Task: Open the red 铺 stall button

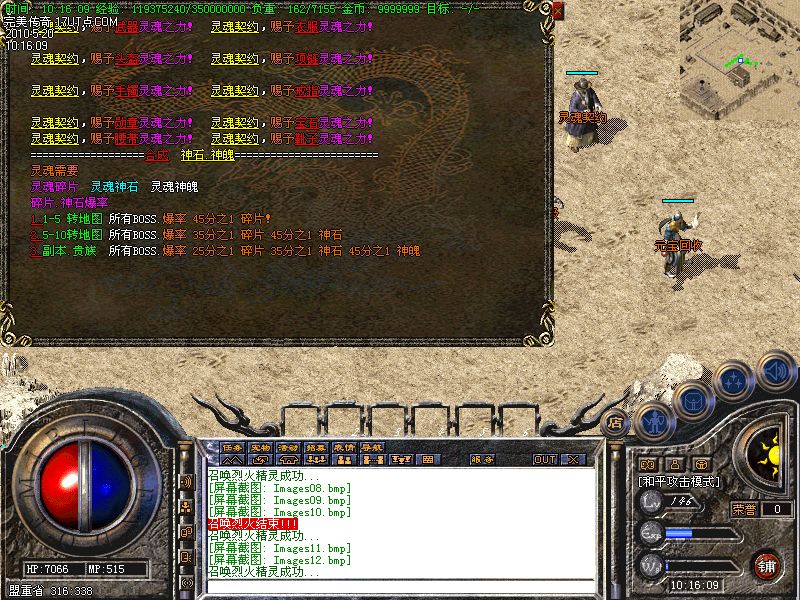Action: point(767,564)
